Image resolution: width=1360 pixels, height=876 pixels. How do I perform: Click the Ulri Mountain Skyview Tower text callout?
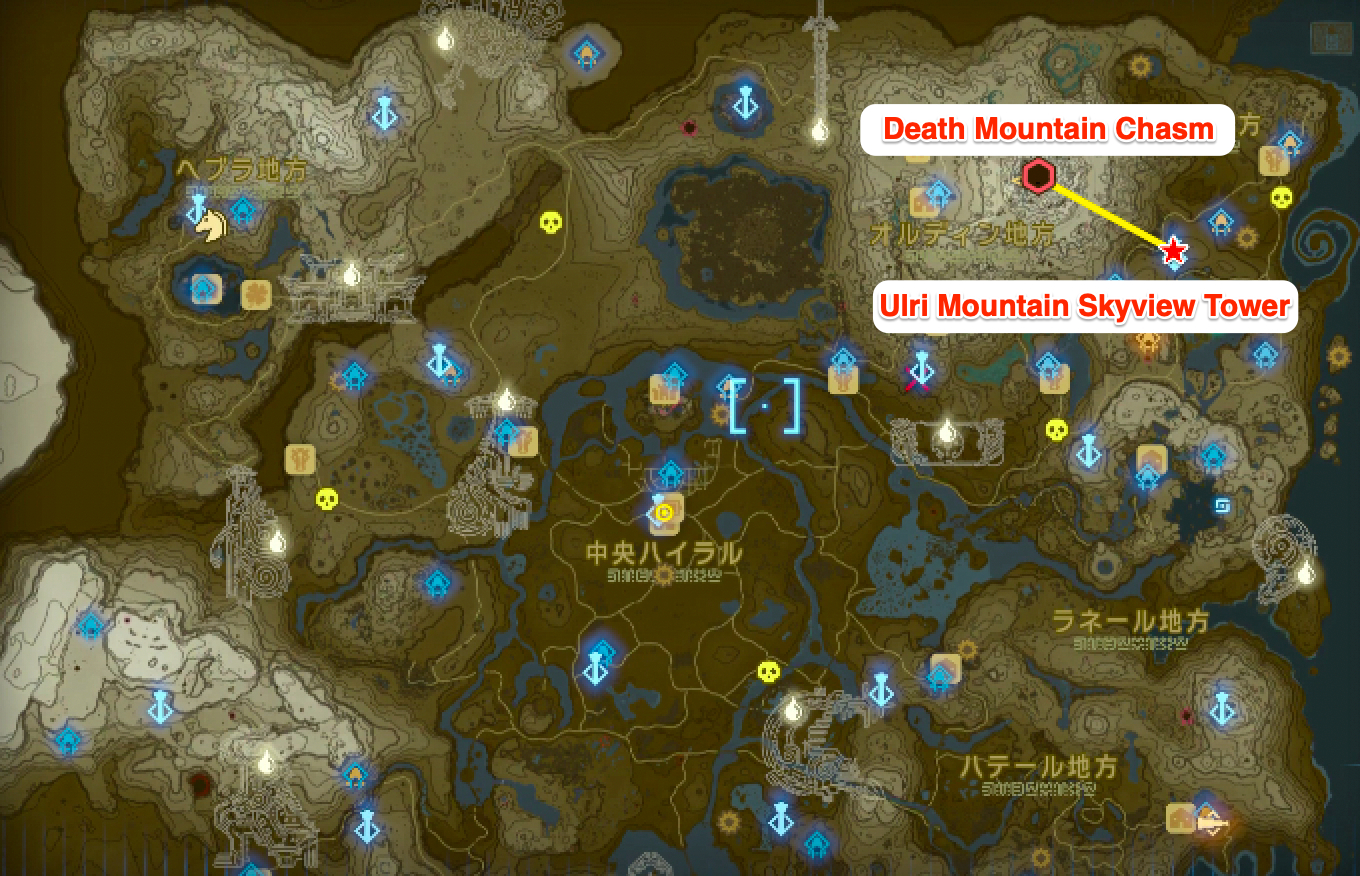click(x=1088, y=307)
